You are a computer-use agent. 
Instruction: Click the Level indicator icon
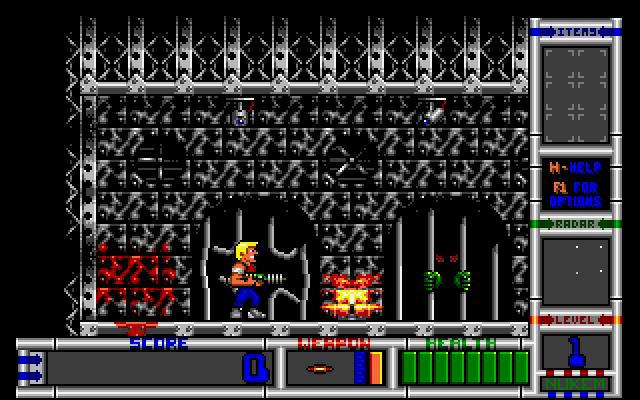[576, 355]
